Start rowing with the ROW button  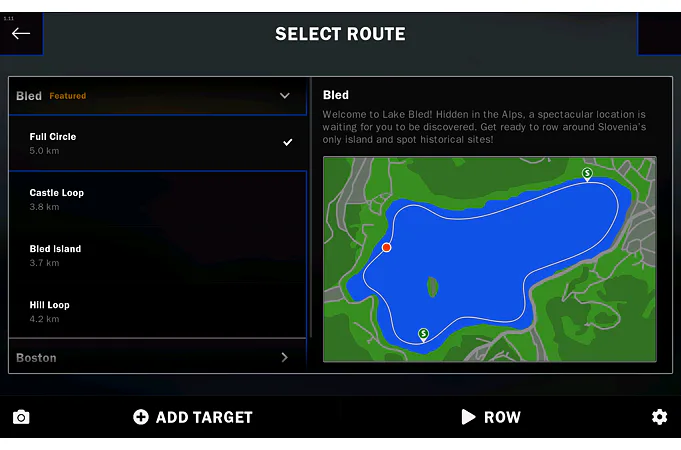tap(491, 417)
